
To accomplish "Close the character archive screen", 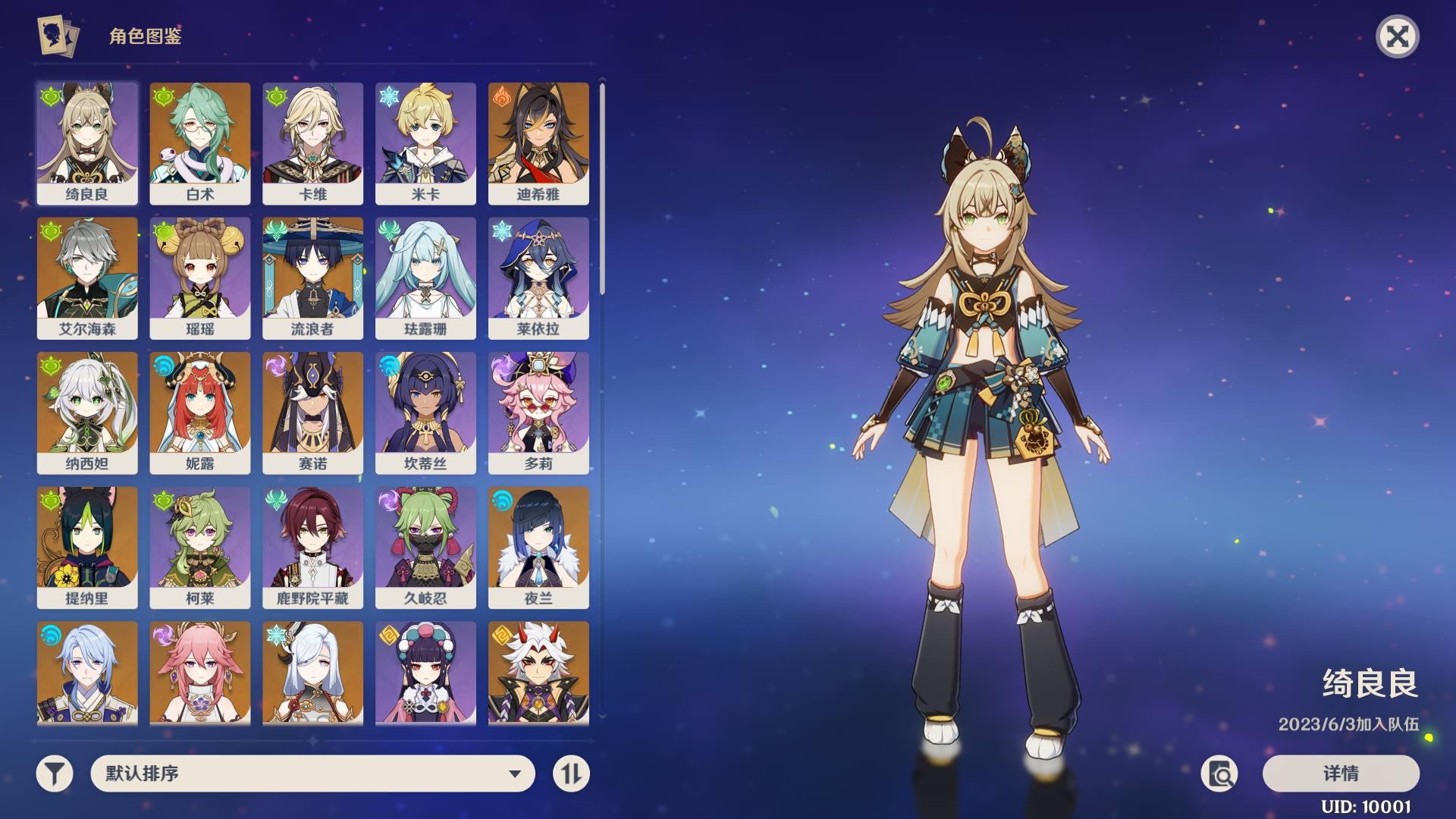I will pos(1397,36).
